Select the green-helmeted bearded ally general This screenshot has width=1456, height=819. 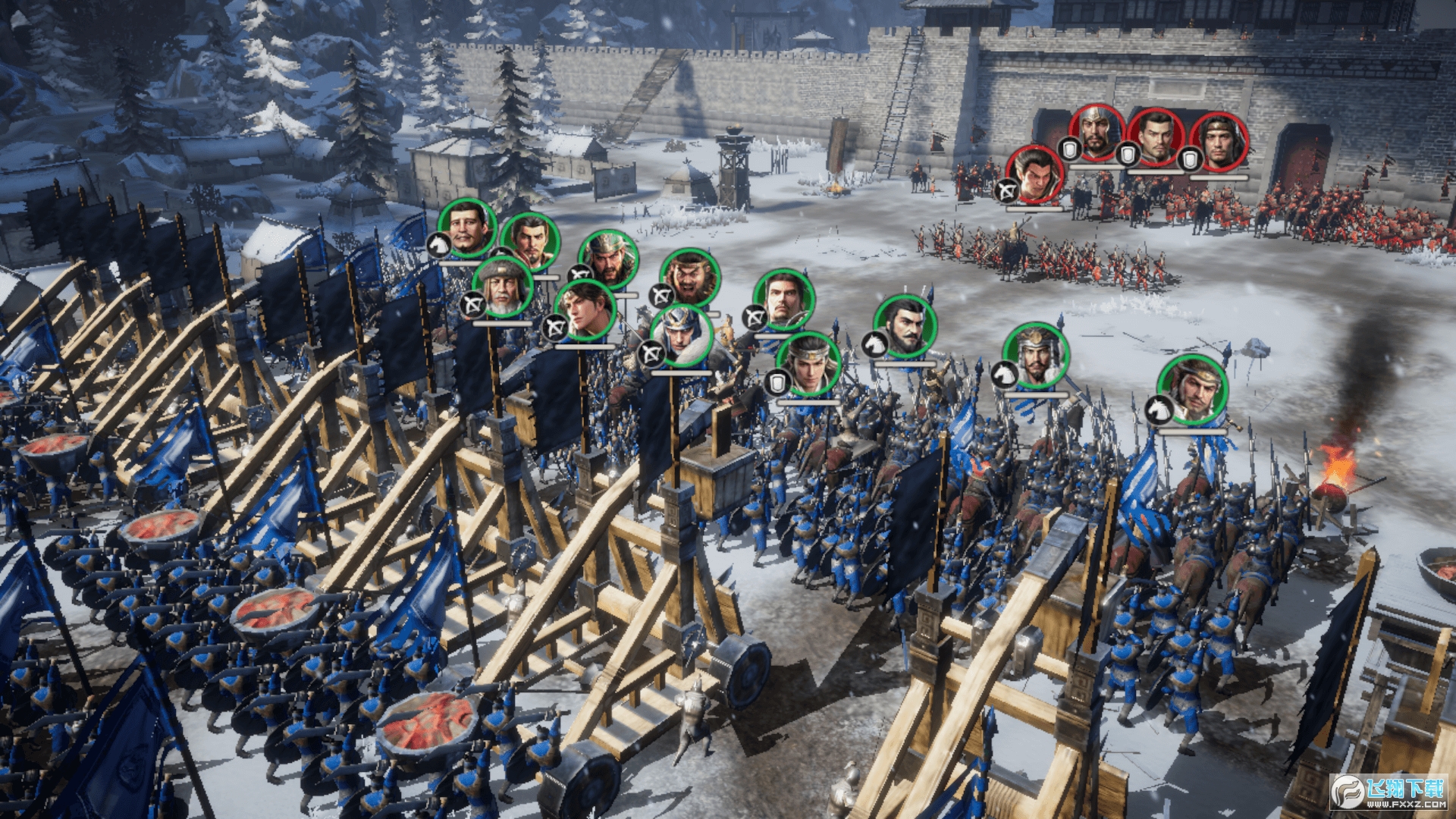point(608,260)
